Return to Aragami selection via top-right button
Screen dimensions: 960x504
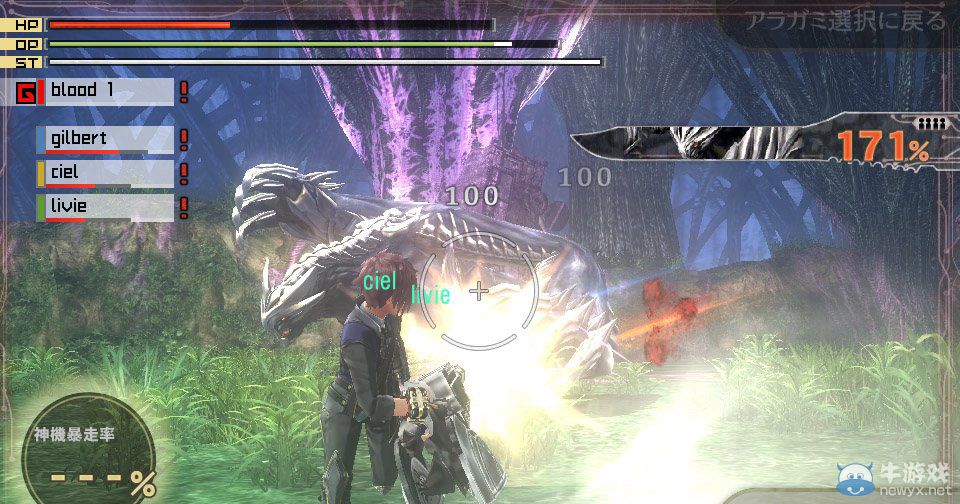844,20
